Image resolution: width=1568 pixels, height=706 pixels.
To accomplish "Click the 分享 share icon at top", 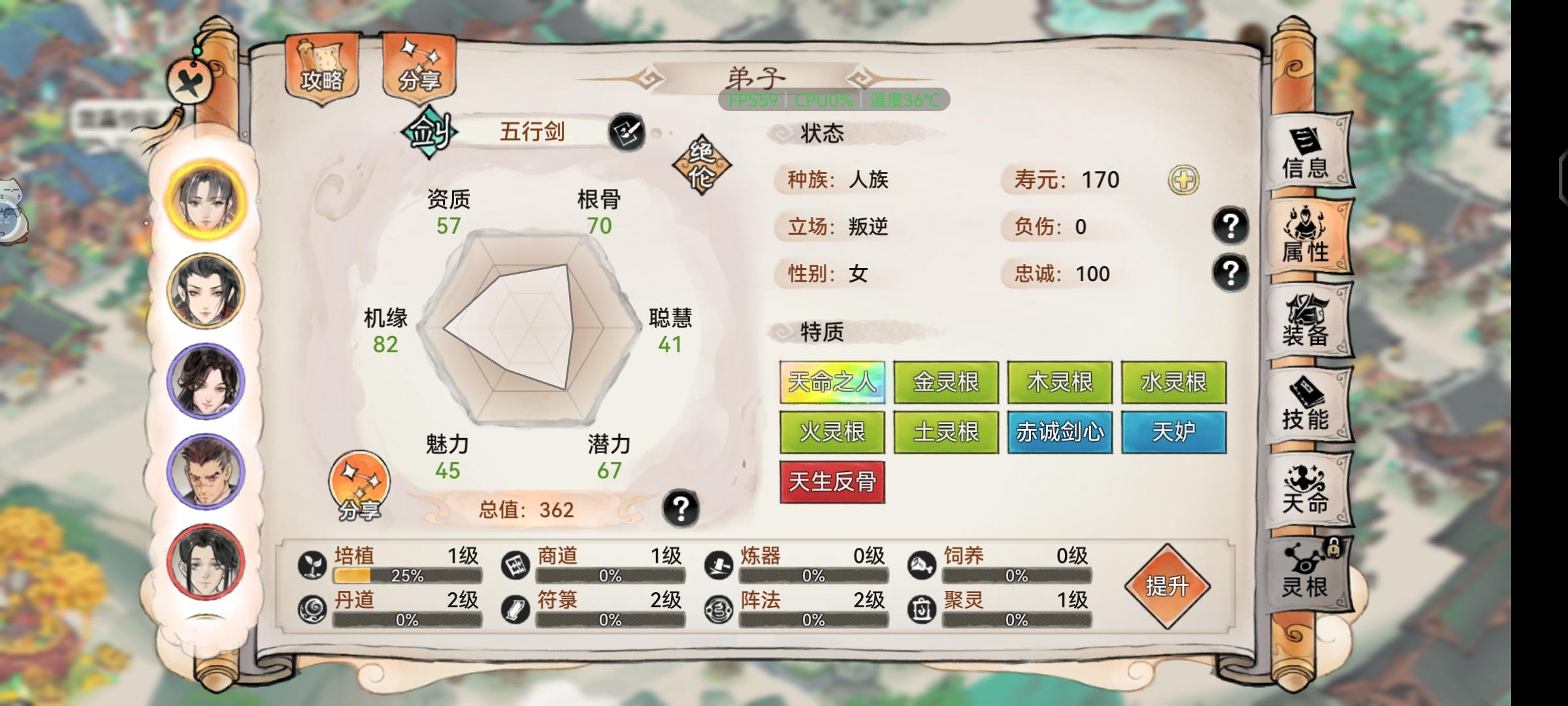I will tap(419, 69).
